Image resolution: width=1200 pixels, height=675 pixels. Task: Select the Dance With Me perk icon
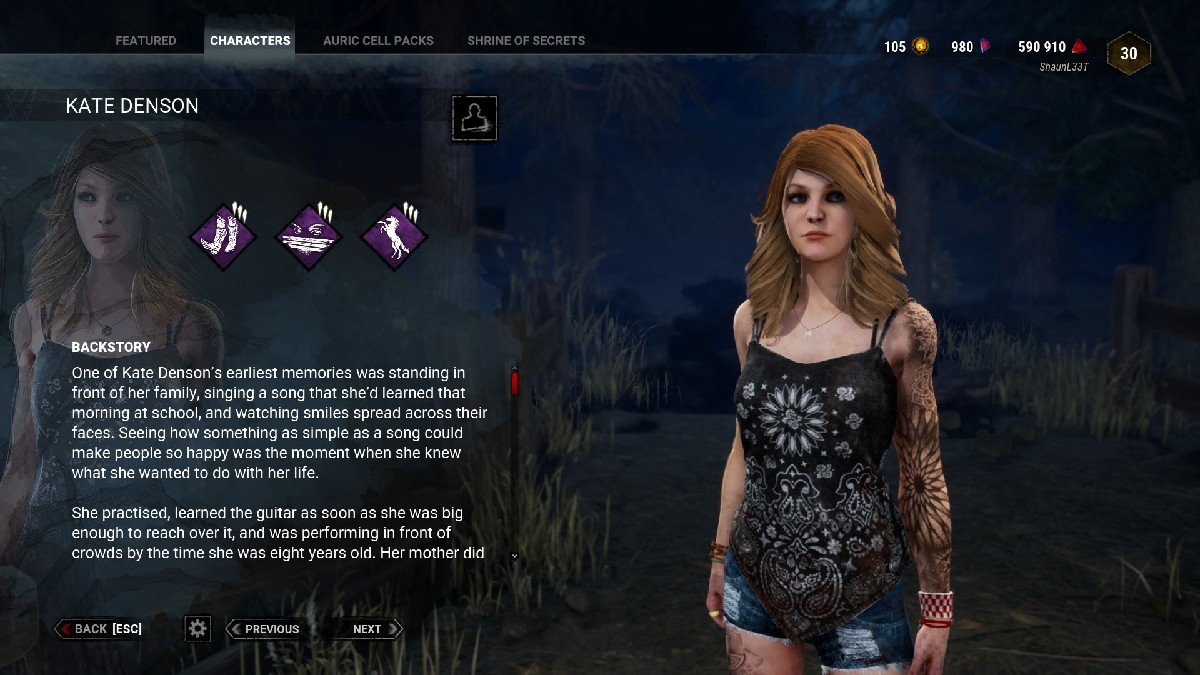coord(224,237)
